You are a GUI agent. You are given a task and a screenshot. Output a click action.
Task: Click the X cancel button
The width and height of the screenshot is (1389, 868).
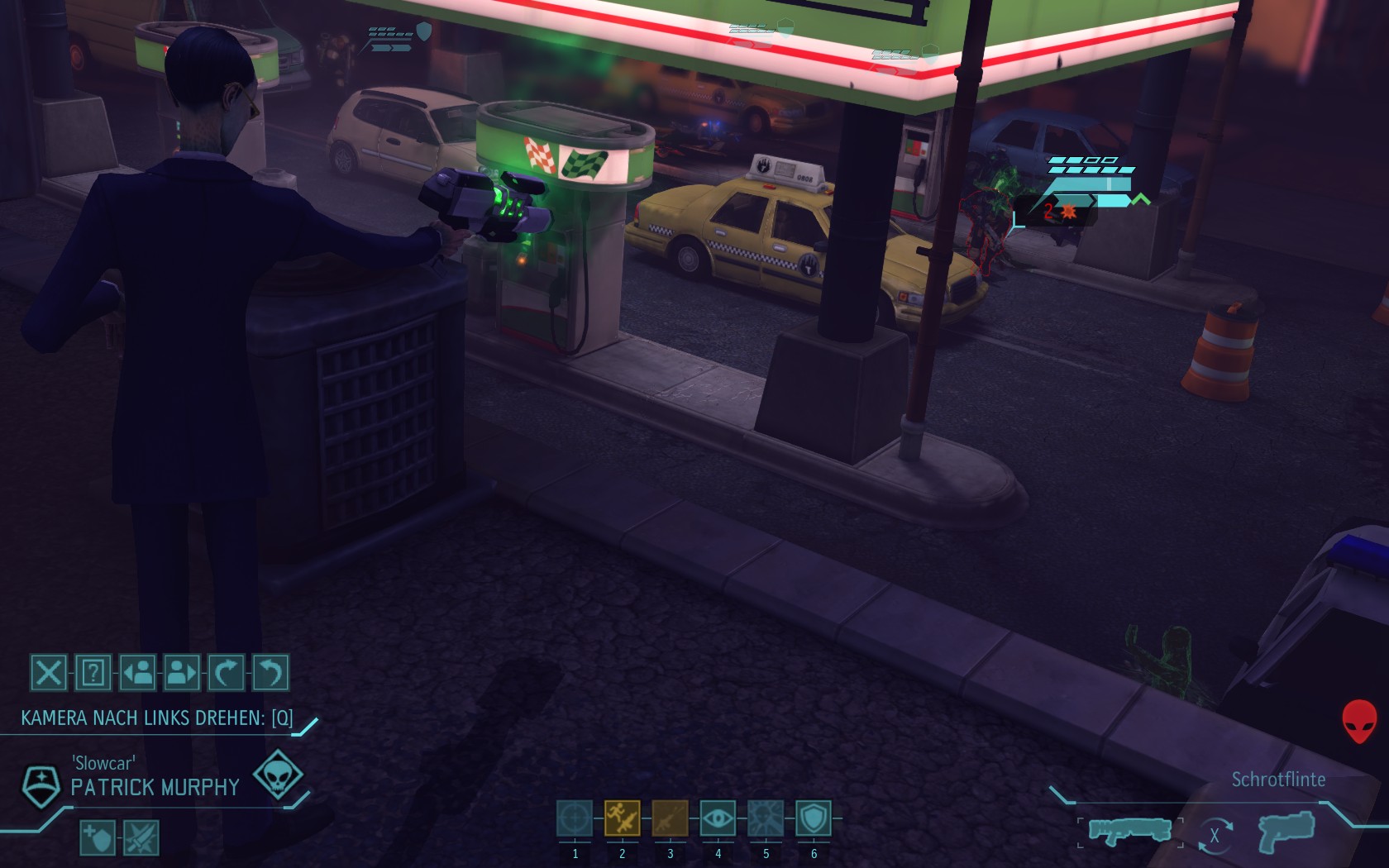coord(48,672)
